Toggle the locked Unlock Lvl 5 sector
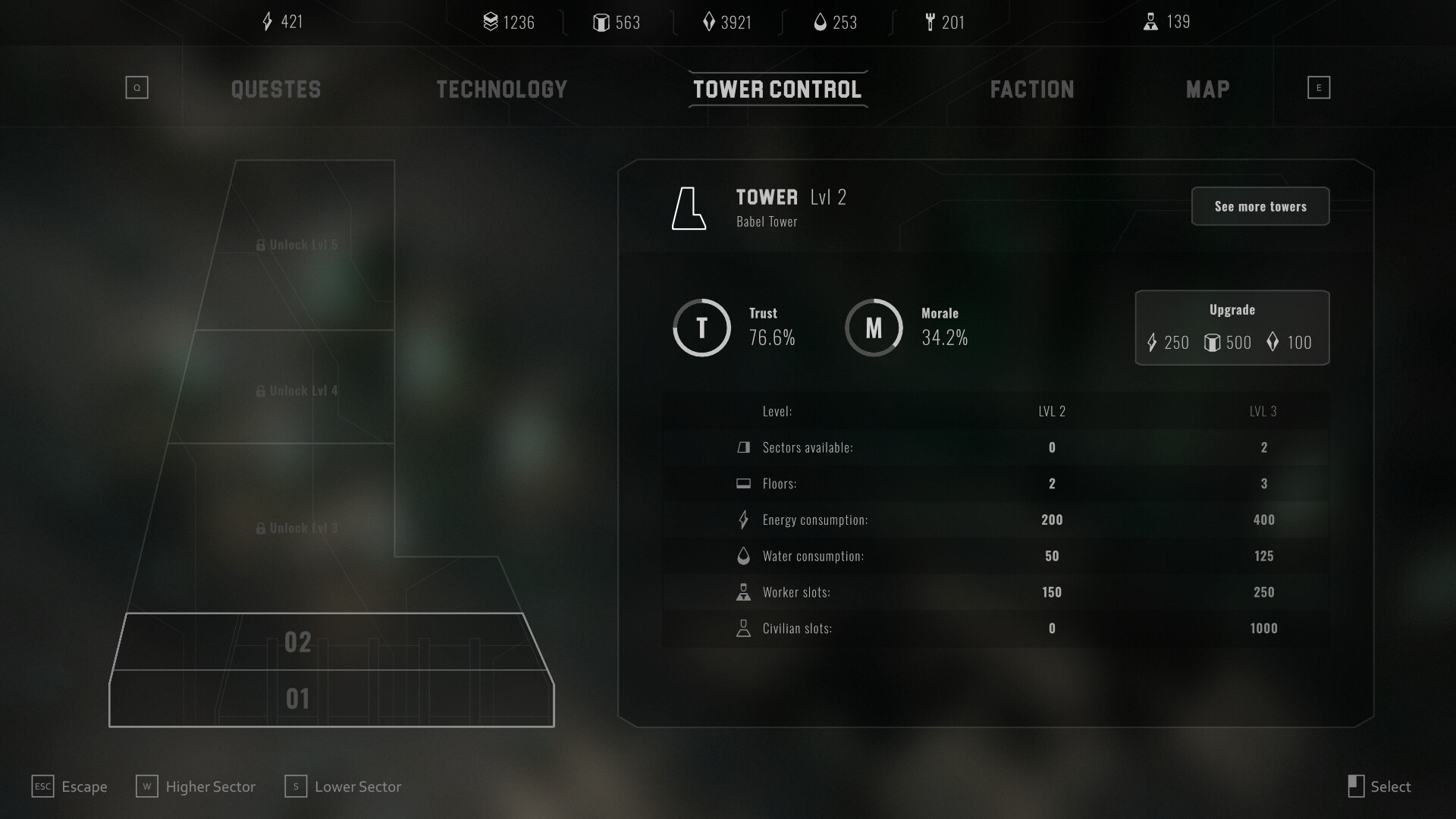 tap(298, 244)
